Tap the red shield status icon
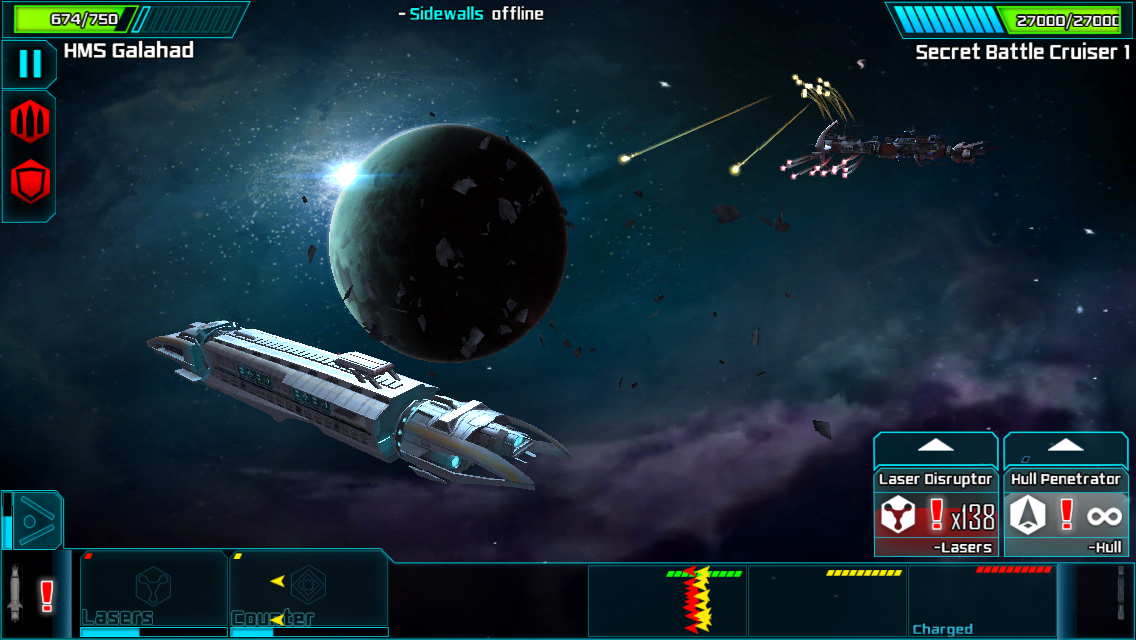1136x640 pixels. pyautogui.click(x=29, y=183)
